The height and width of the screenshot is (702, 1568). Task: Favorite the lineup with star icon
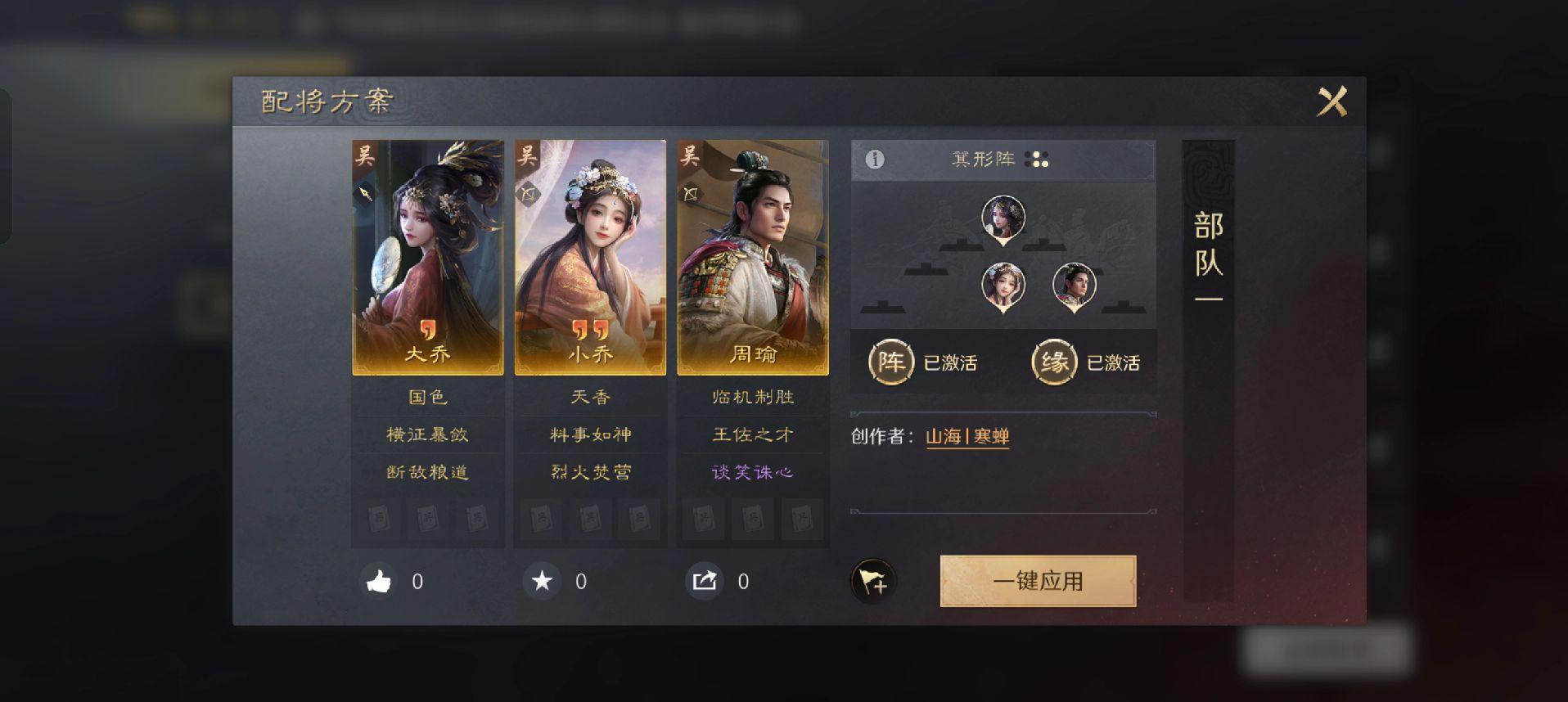(x=542, y=582)
